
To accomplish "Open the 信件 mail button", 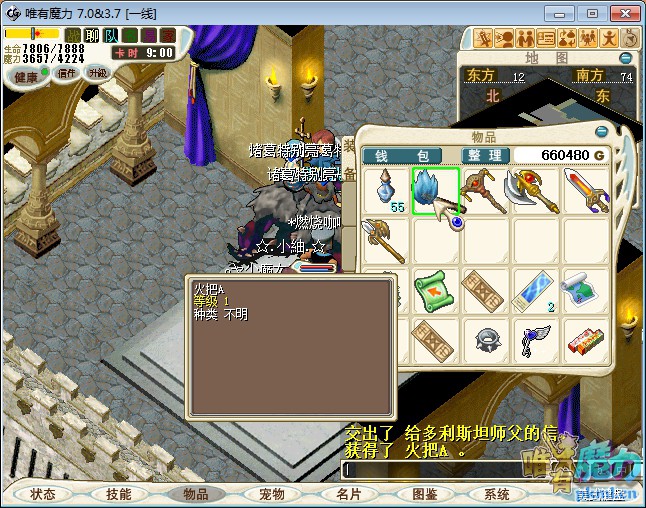I will [x=67, y=73].
